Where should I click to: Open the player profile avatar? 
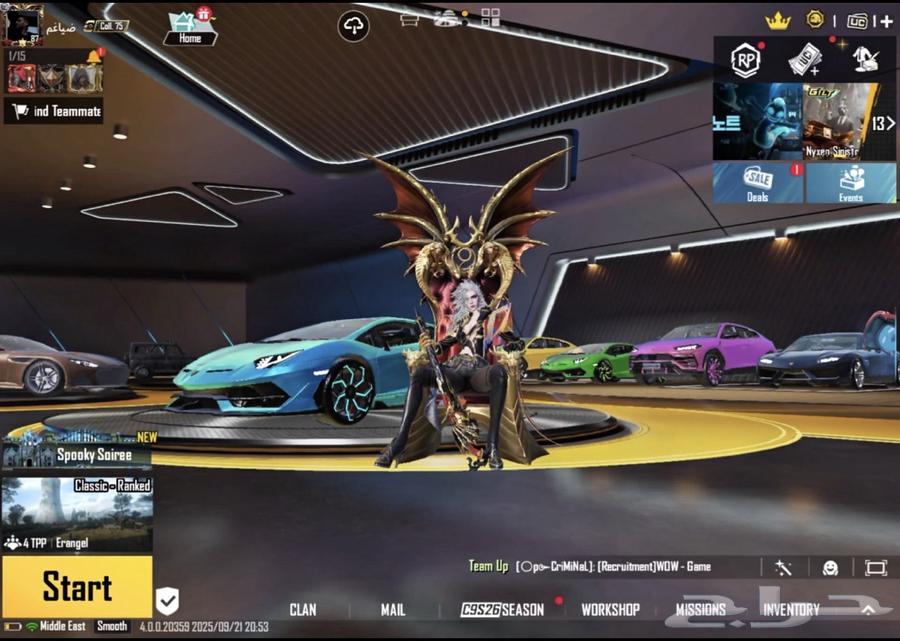[x=23, y=24]
